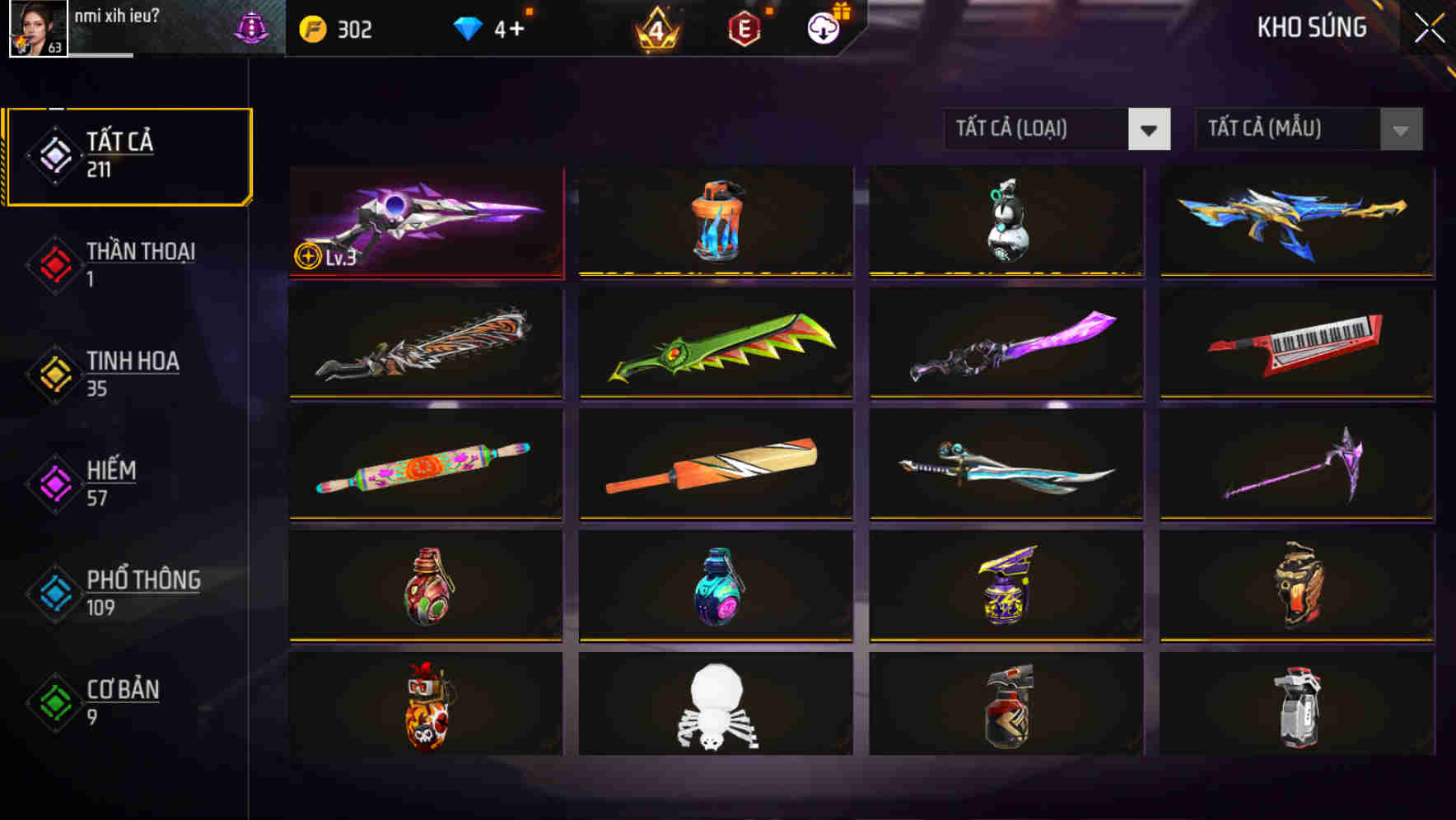
Task: Click the arrow on the type filter dropdown
Action: pos(1150,129)
